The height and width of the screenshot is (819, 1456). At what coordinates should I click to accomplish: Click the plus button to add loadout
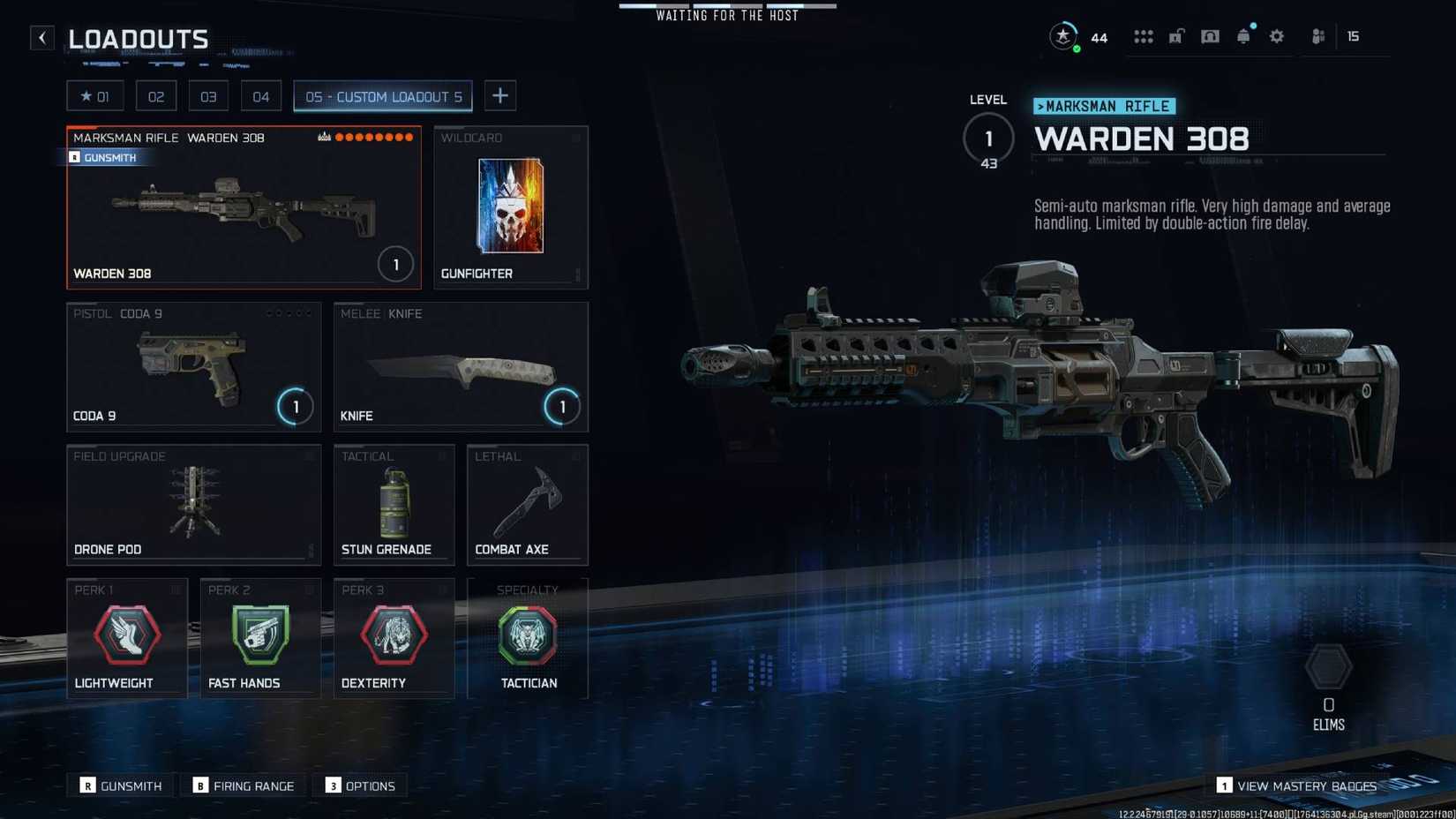(x=500, y=95)
